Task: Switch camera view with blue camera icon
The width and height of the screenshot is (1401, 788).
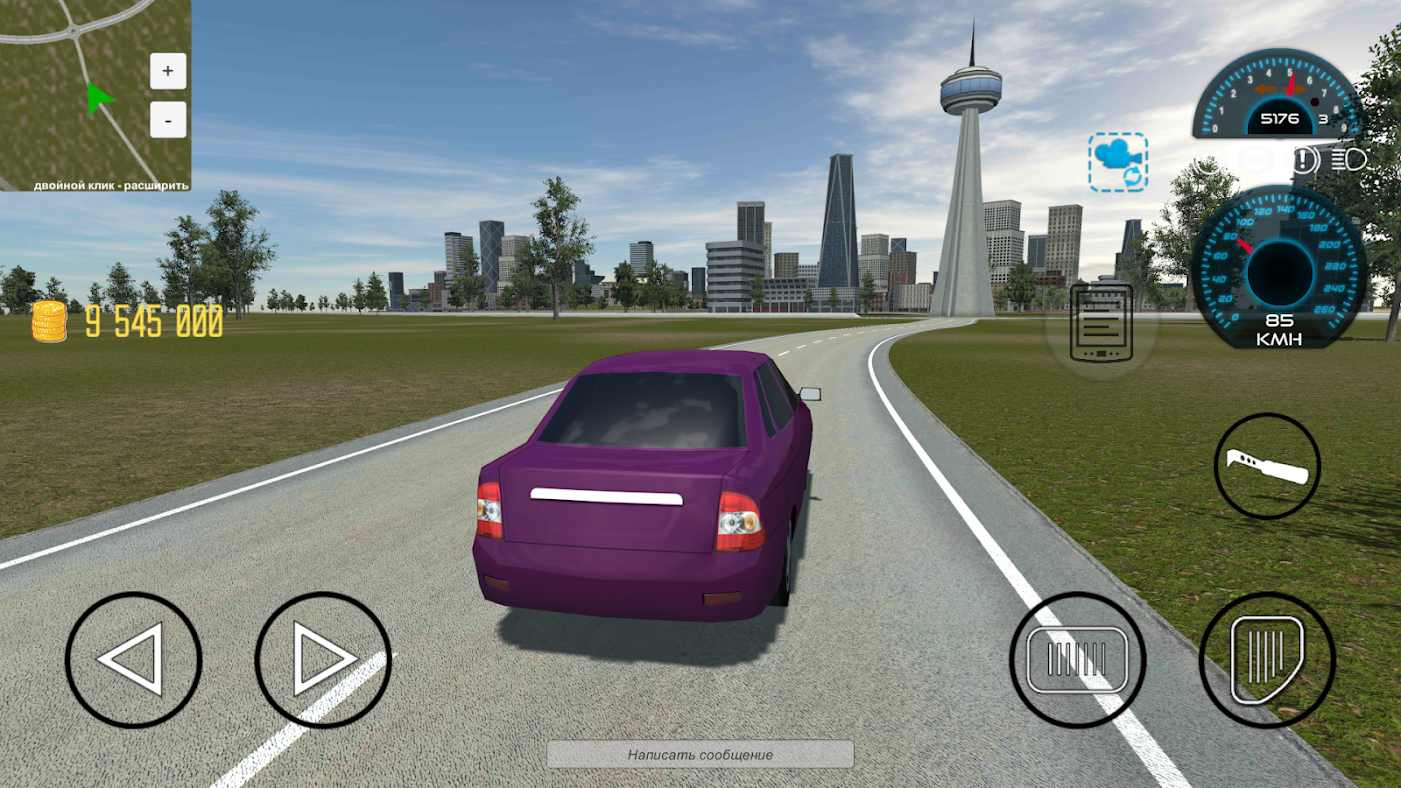Action: (x=1118, y=161)
